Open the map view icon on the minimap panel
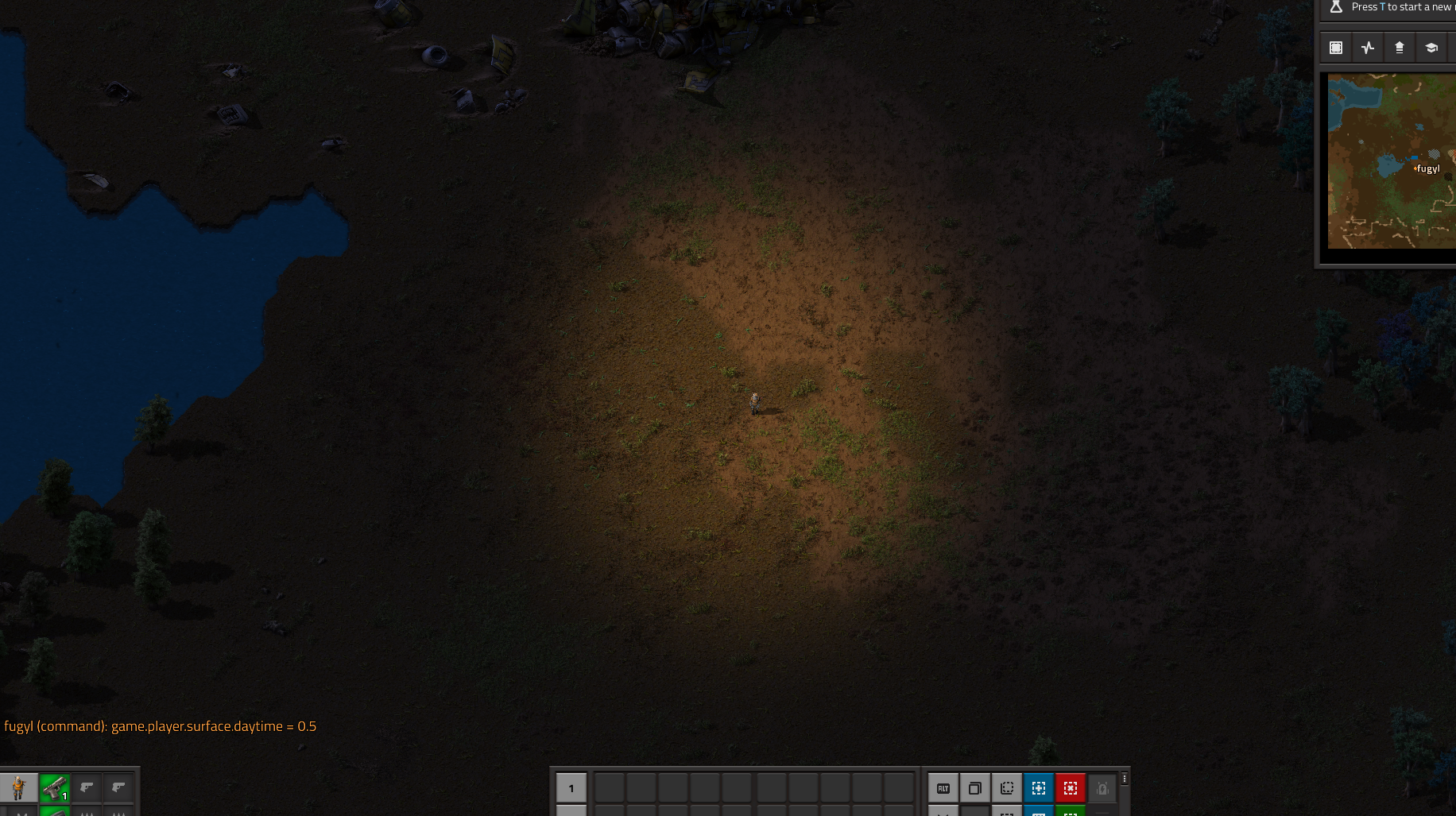The height and width of the screenshot is (816, 1456). (x=1335, y=47)
